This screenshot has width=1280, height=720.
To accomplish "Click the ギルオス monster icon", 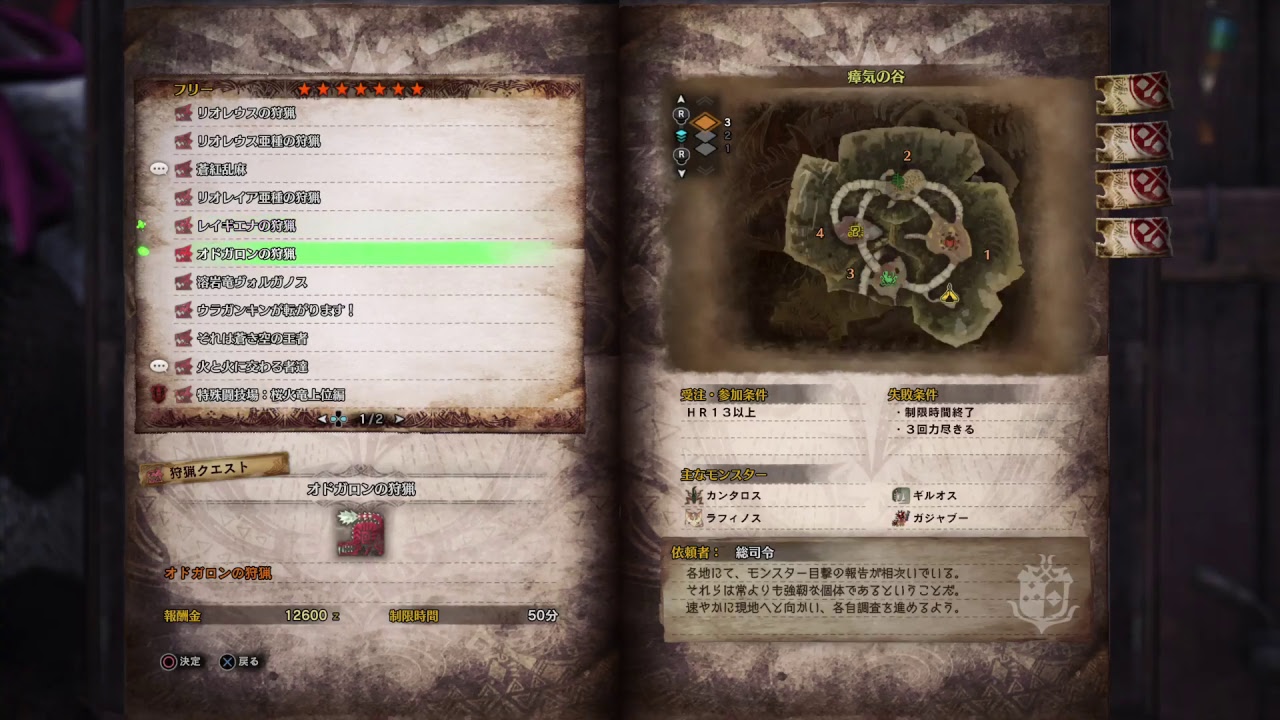I will 899,496.
